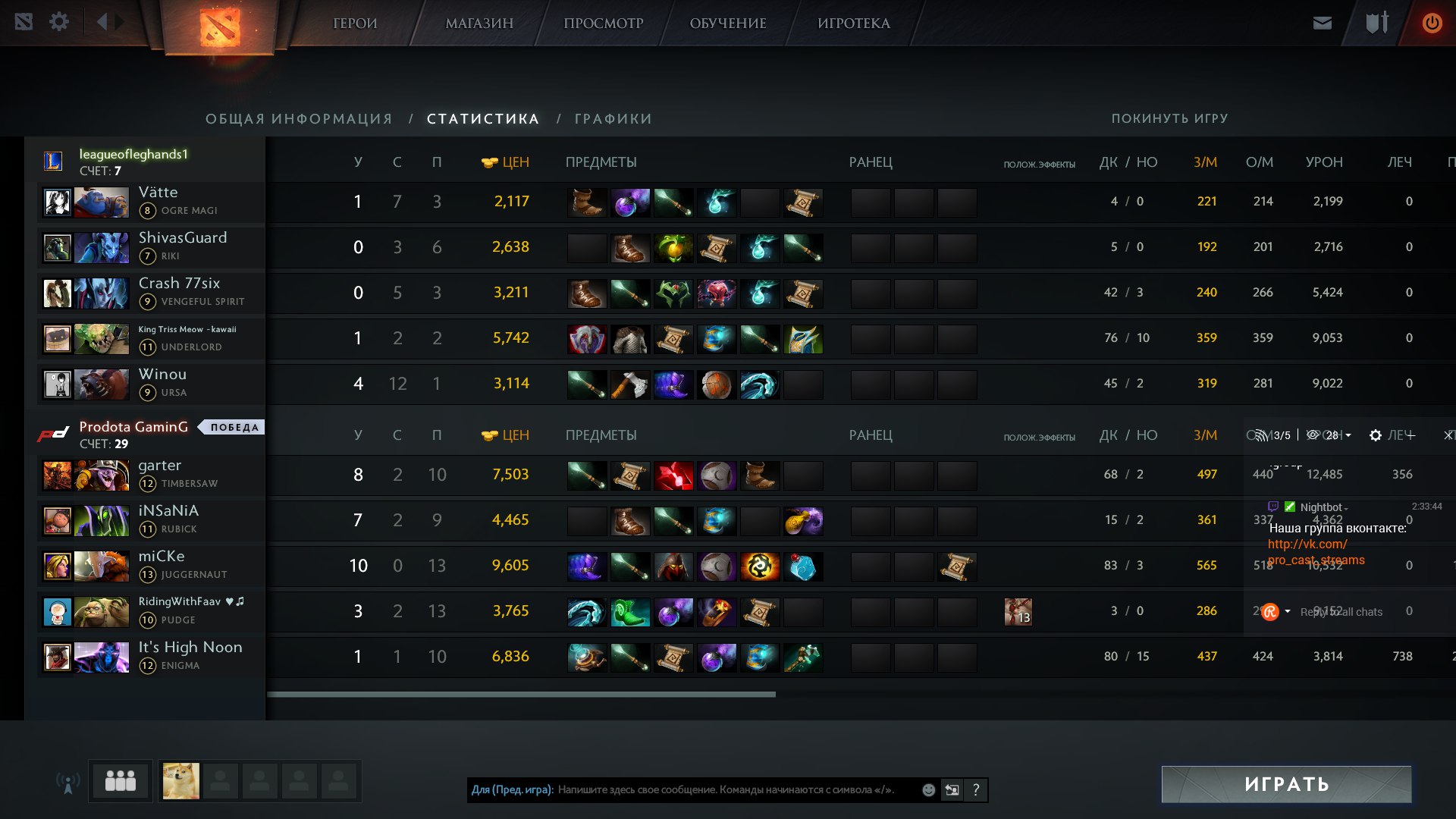Open the vk.com pro_cast_streams chat link
This screenshot has width=1456, height=819.
(1316, 552)
